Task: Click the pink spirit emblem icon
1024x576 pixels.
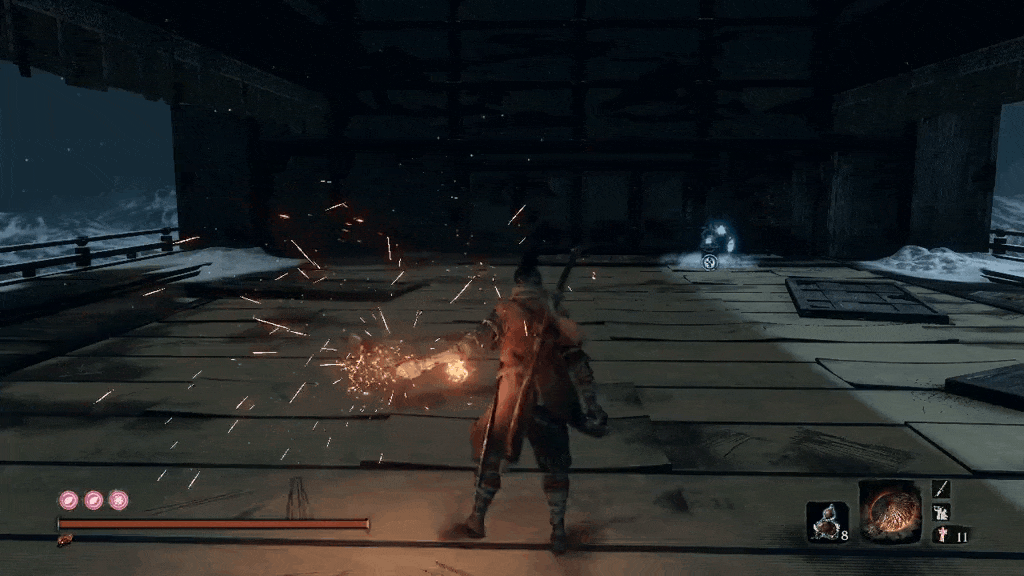Action: [941, 535]
